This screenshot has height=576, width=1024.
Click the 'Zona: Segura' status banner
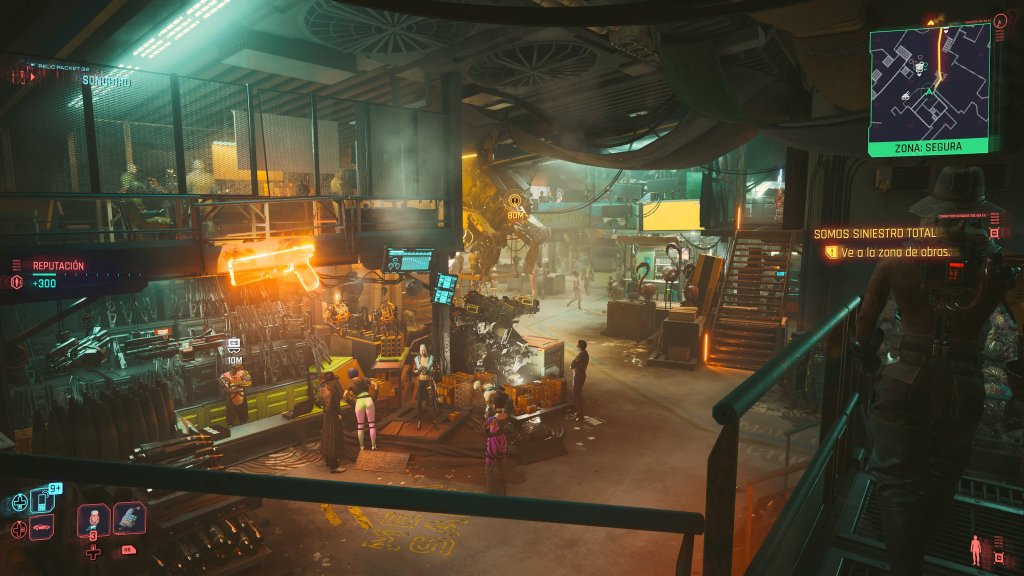929,147
